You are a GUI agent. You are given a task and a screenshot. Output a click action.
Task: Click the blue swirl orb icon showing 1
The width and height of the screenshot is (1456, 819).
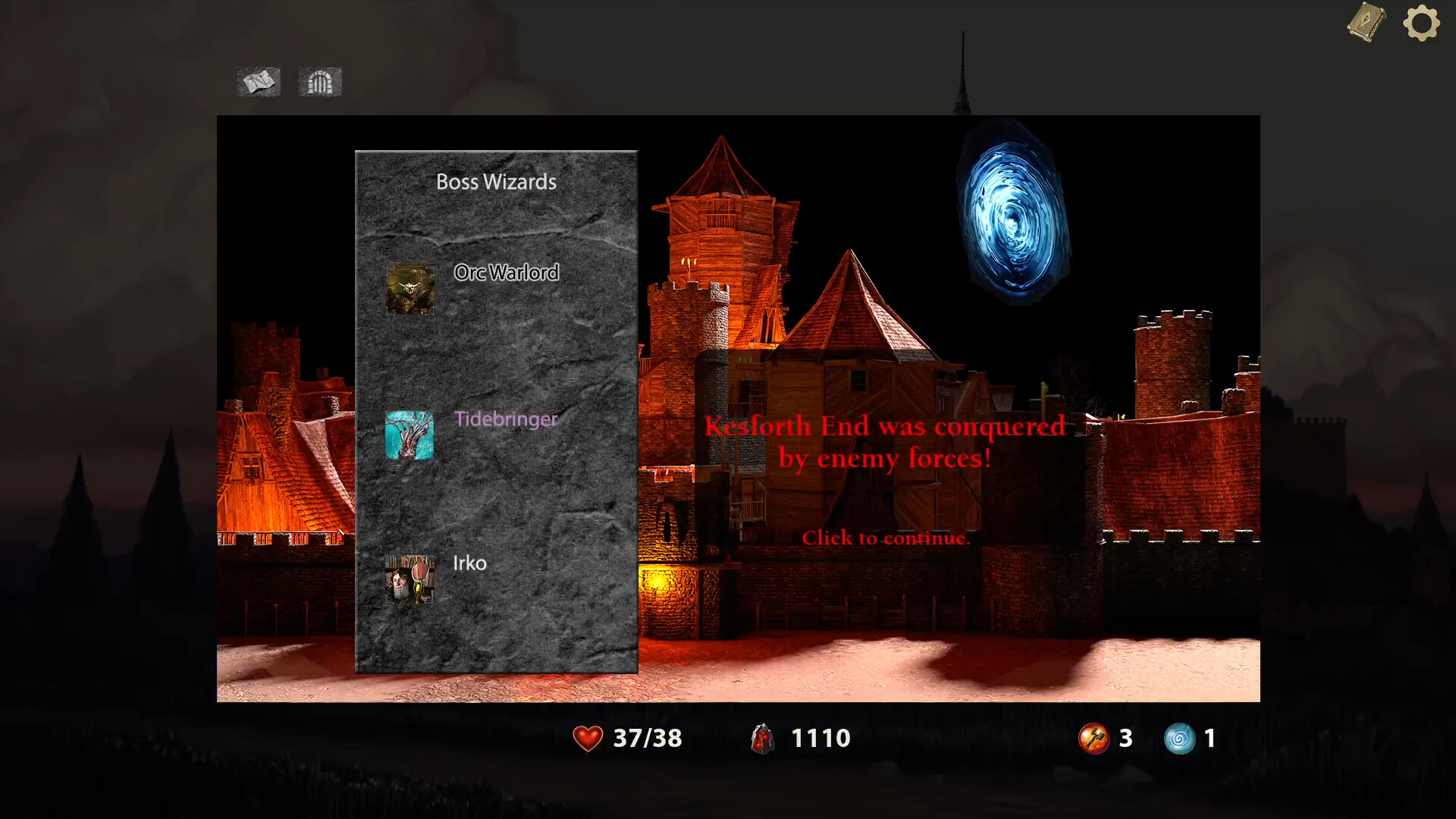[1179, 738]
